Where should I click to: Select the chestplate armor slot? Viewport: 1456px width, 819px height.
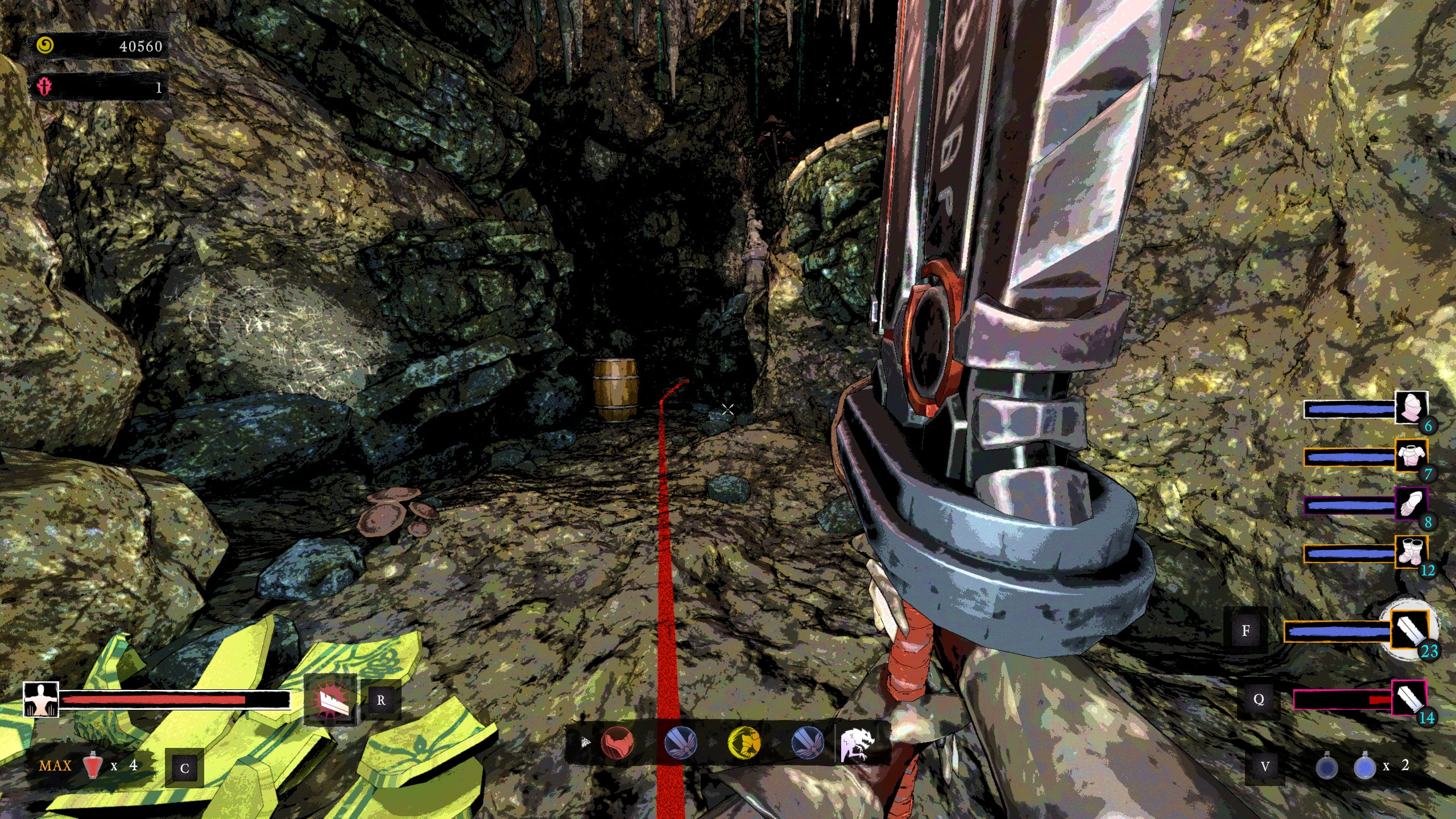(x=1410, y=456)
